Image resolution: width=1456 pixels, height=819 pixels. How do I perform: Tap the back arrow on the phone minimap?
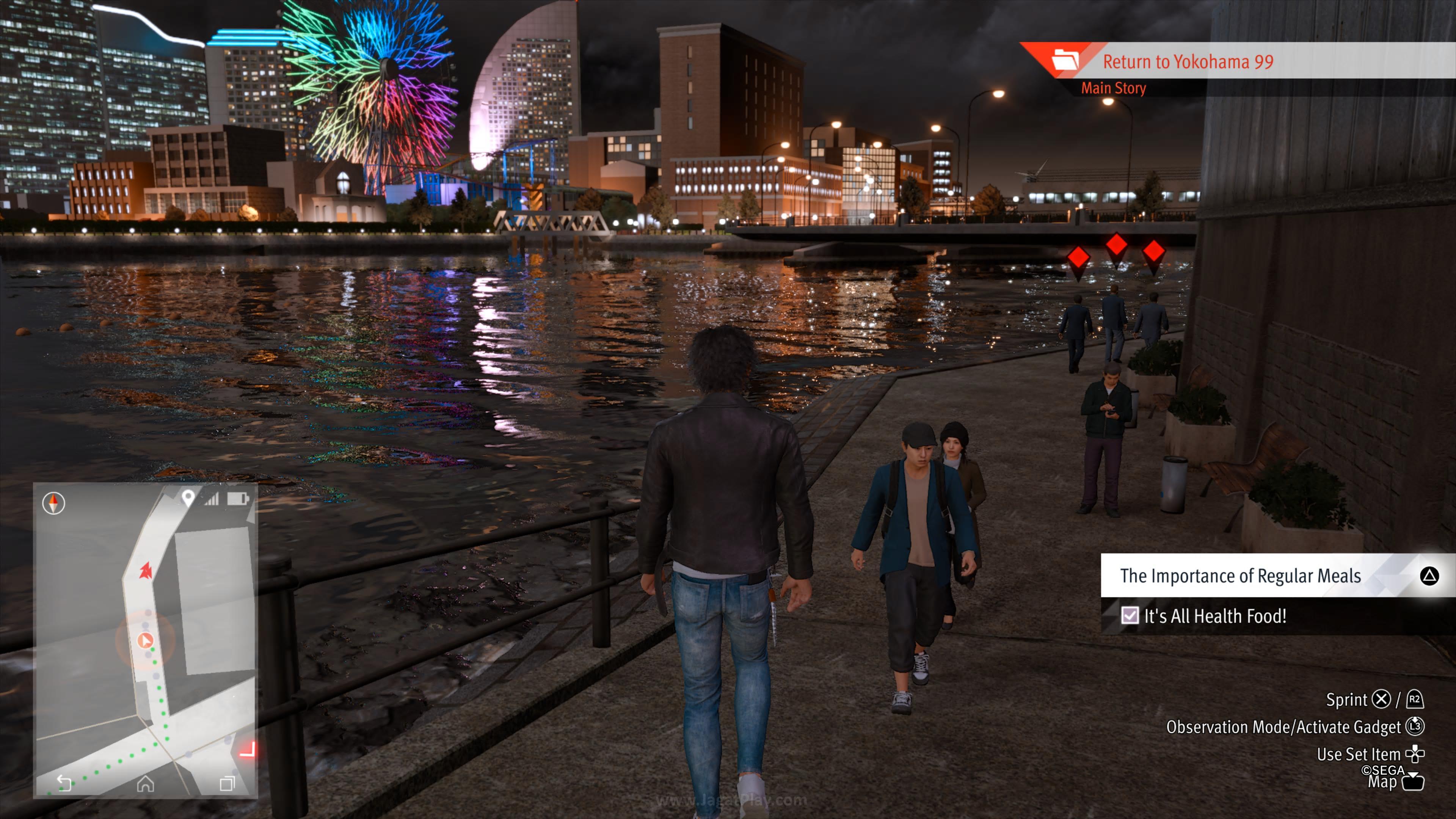coord(64,783)
